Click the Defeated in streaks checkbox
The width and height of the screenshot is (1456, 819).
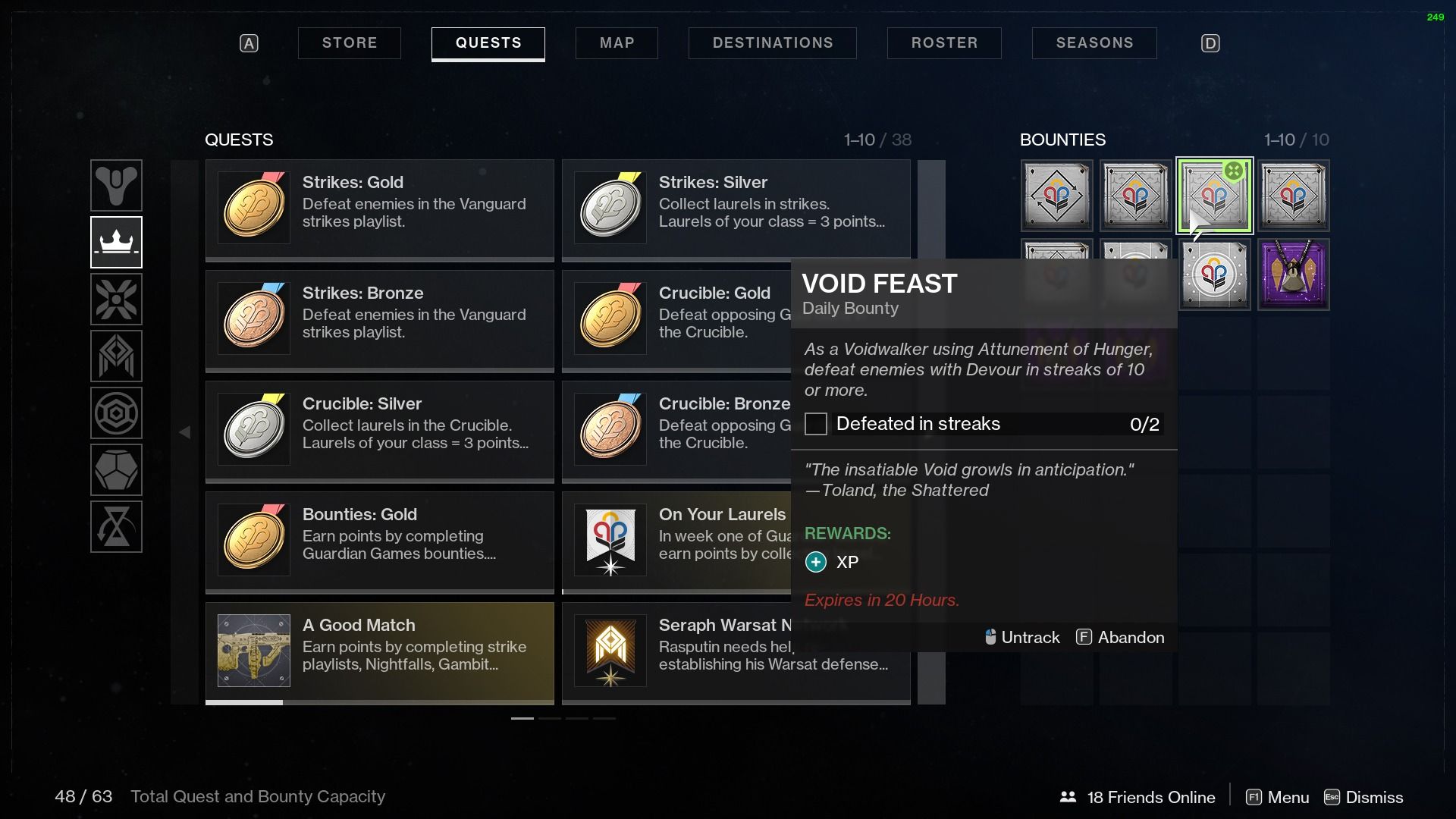815,424
